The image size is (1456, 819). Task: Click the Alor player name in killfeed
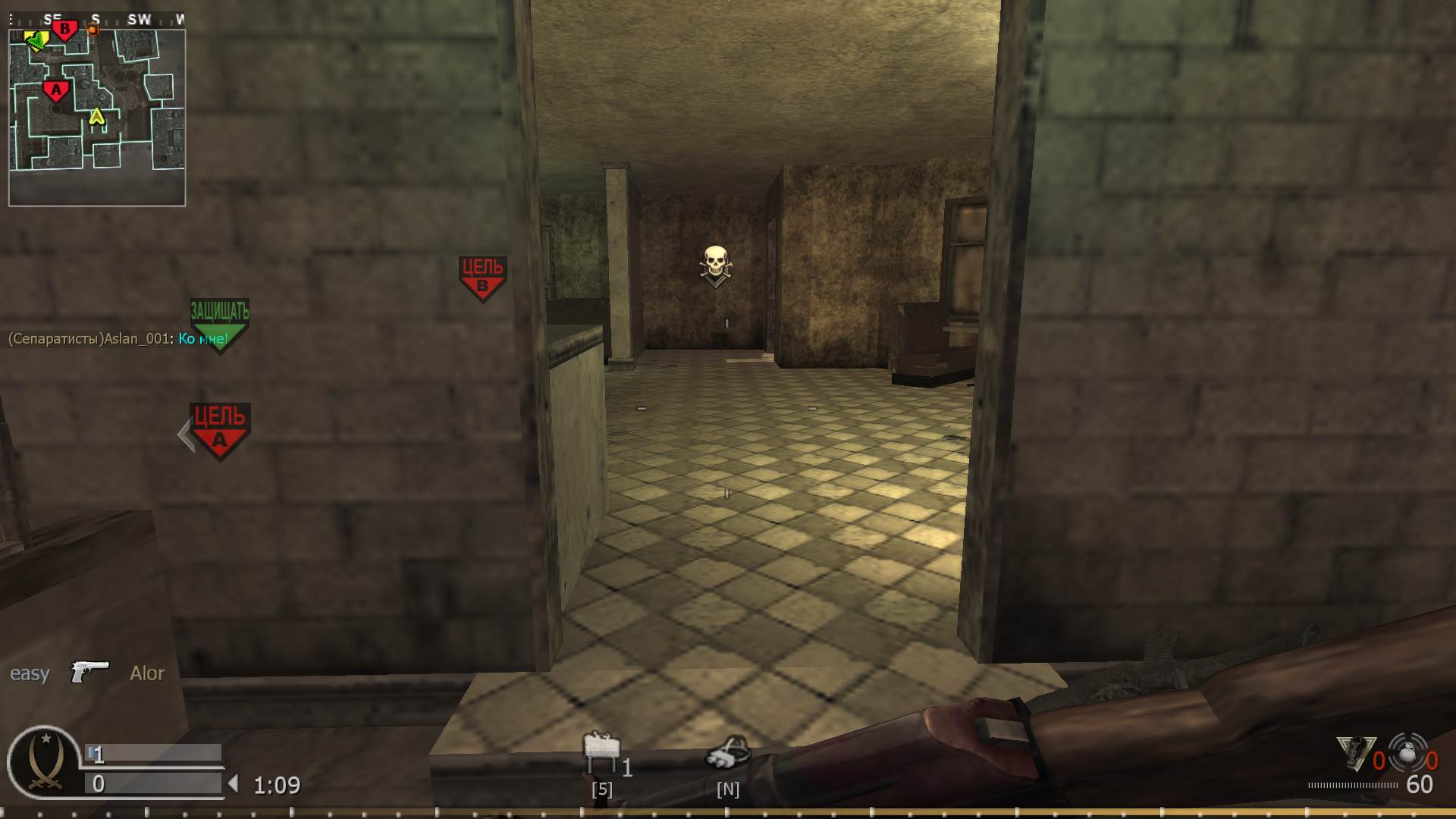(x=147, y=673)
